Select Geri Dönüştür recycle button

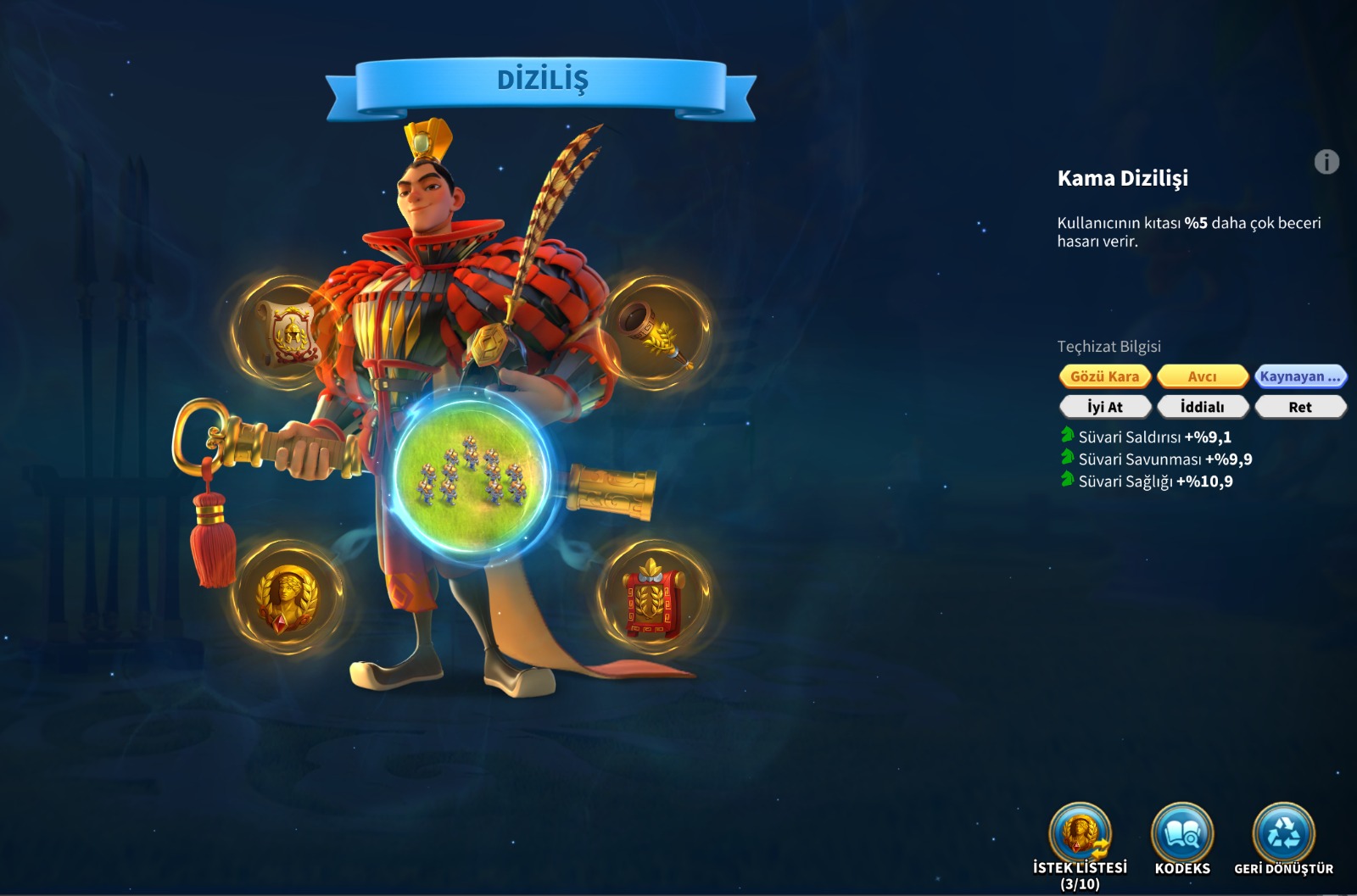tap(1283, 835)
